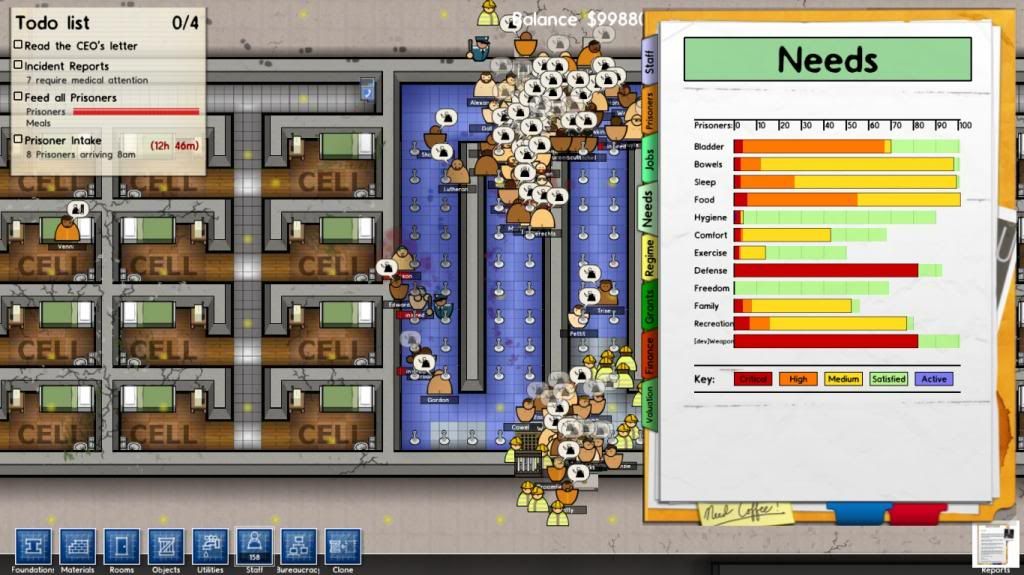Select the Incident Reports todo entry
The image size is (1024, 575).
[x=67, y=66]
